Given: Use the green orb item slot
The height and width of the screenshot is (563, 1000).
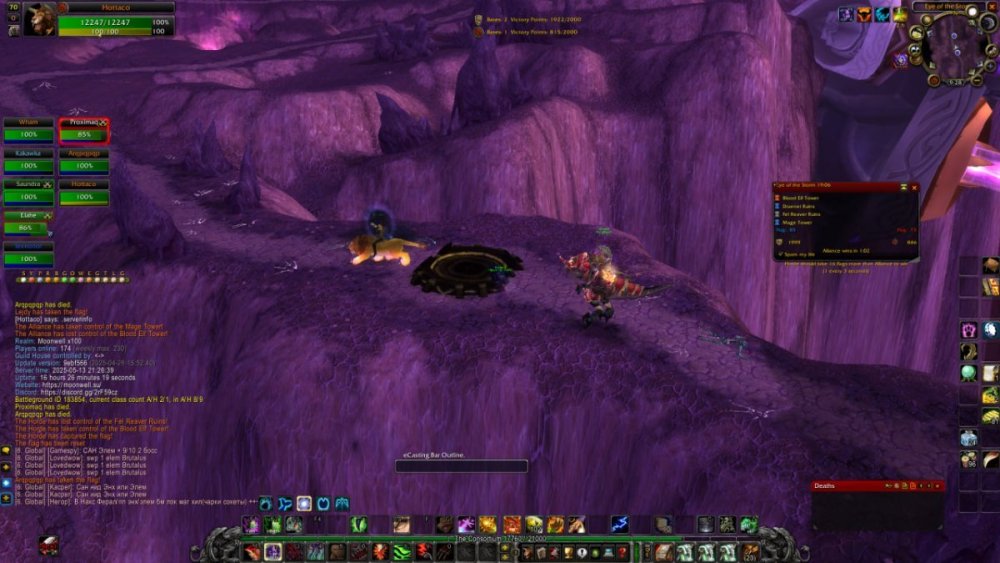Looking at the screenshot, I should [968, 373].
